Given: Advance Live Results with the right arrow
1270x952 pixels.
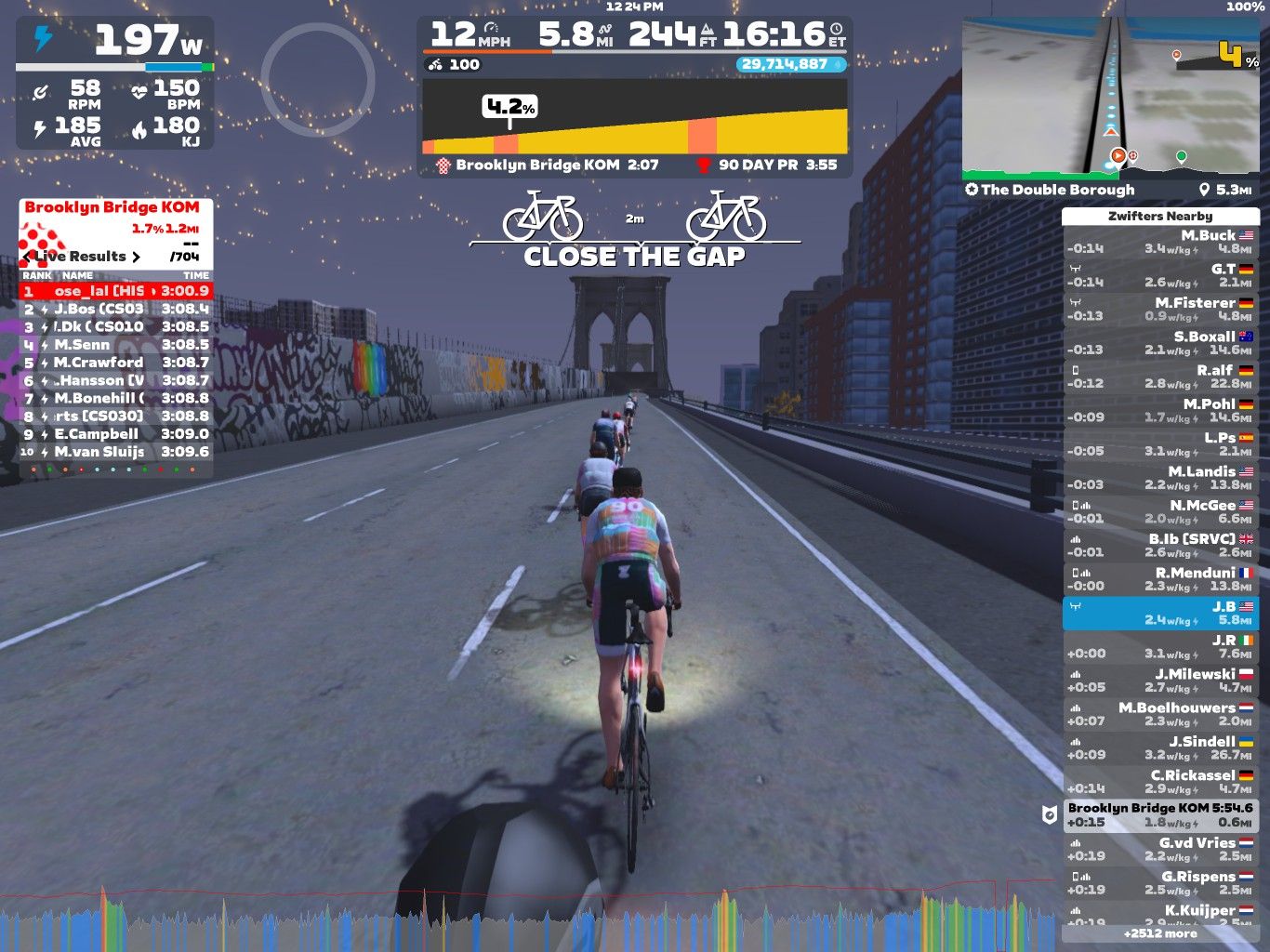Looking at the screenshot, I should click(137, 258).
